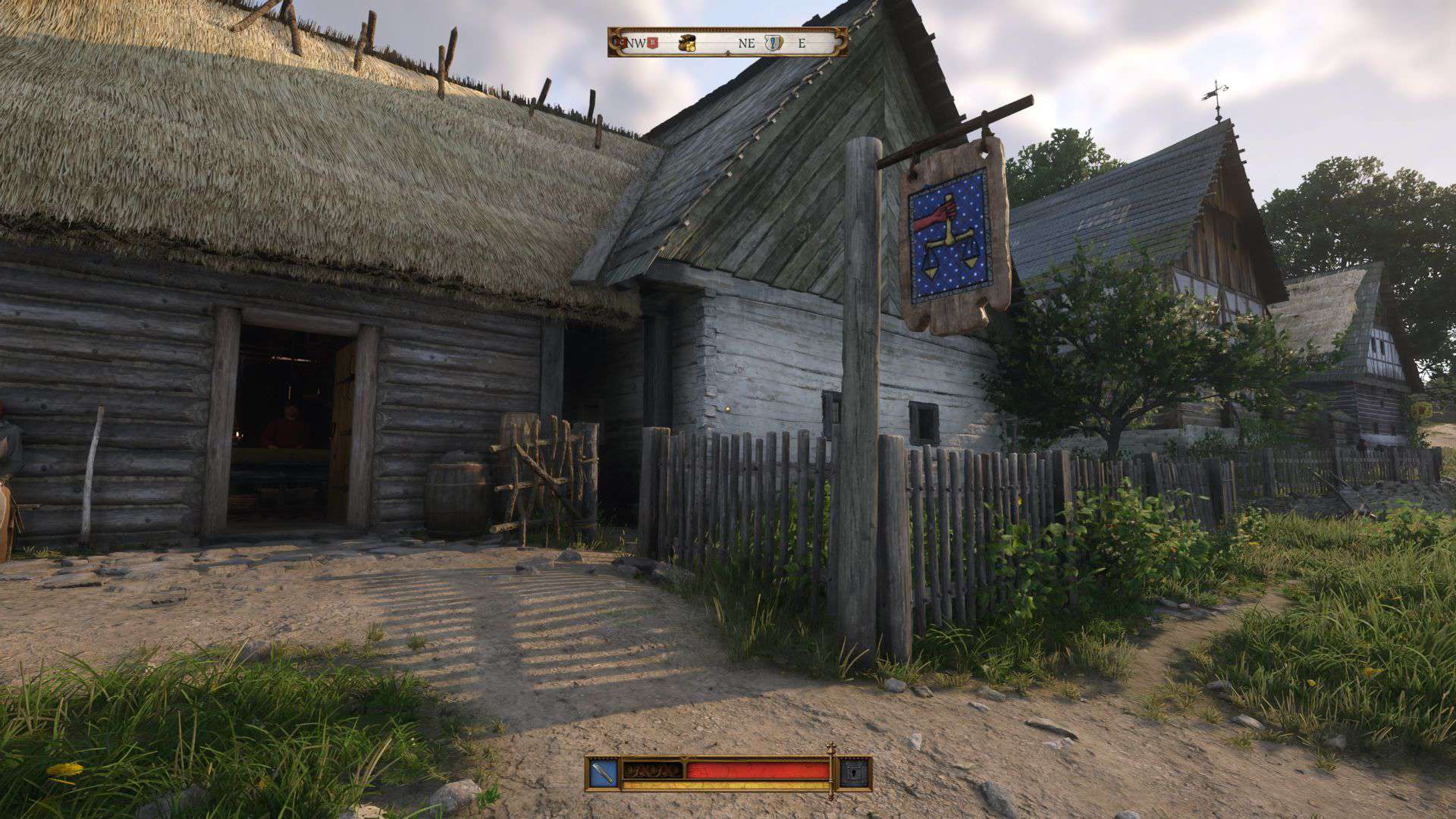Click the treasure chest marker on the compass
The width and height of the screenshot is (1456, 819).
[x=686, y=42]
